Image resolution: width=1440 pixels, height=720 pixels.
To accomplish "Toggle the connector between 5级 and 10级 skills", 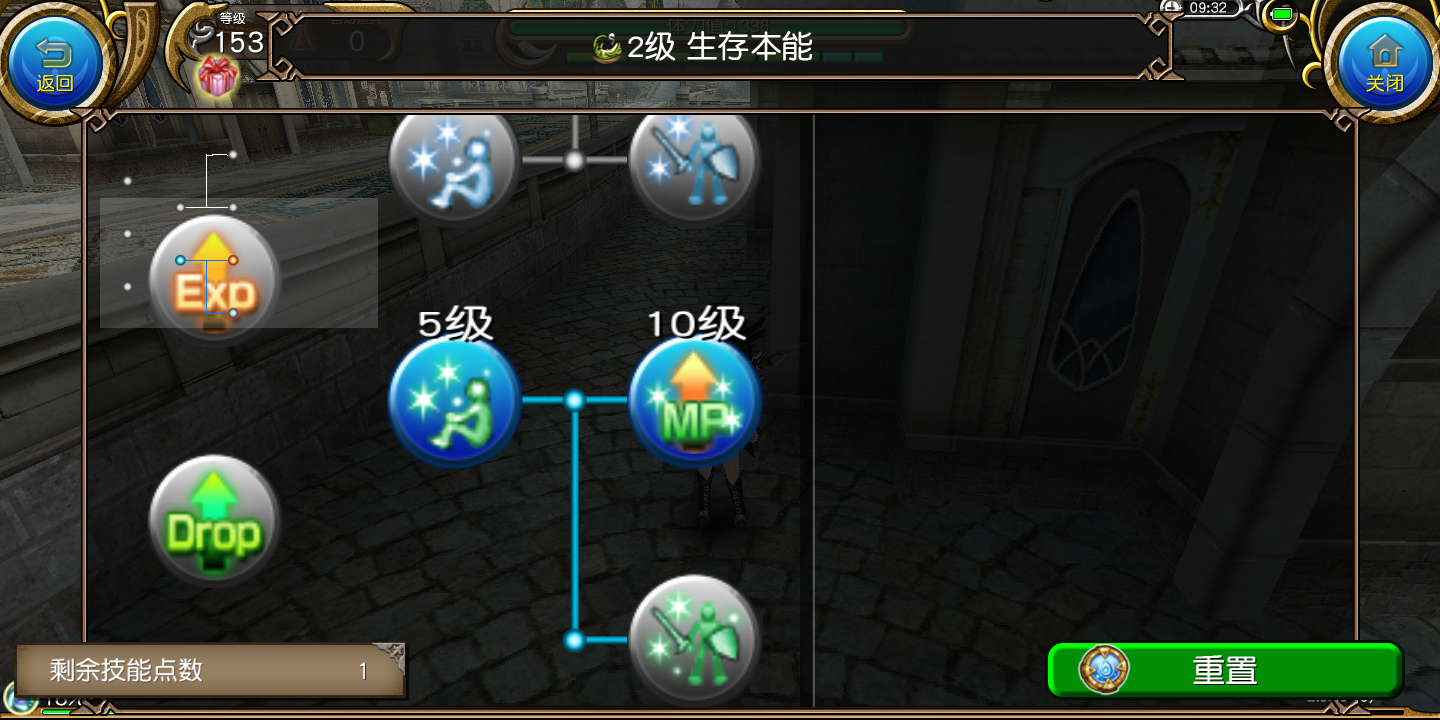I will pos(574,400).
